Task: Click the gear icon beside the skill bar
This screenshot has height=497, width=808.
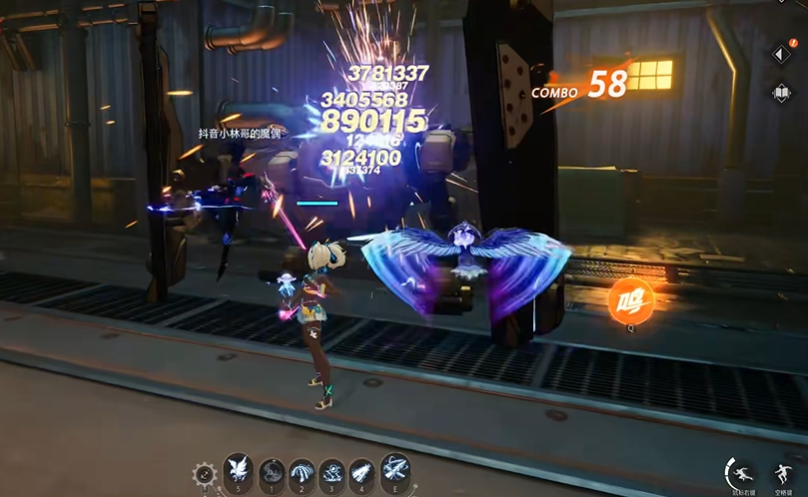Action: click(x=205, y=474)
